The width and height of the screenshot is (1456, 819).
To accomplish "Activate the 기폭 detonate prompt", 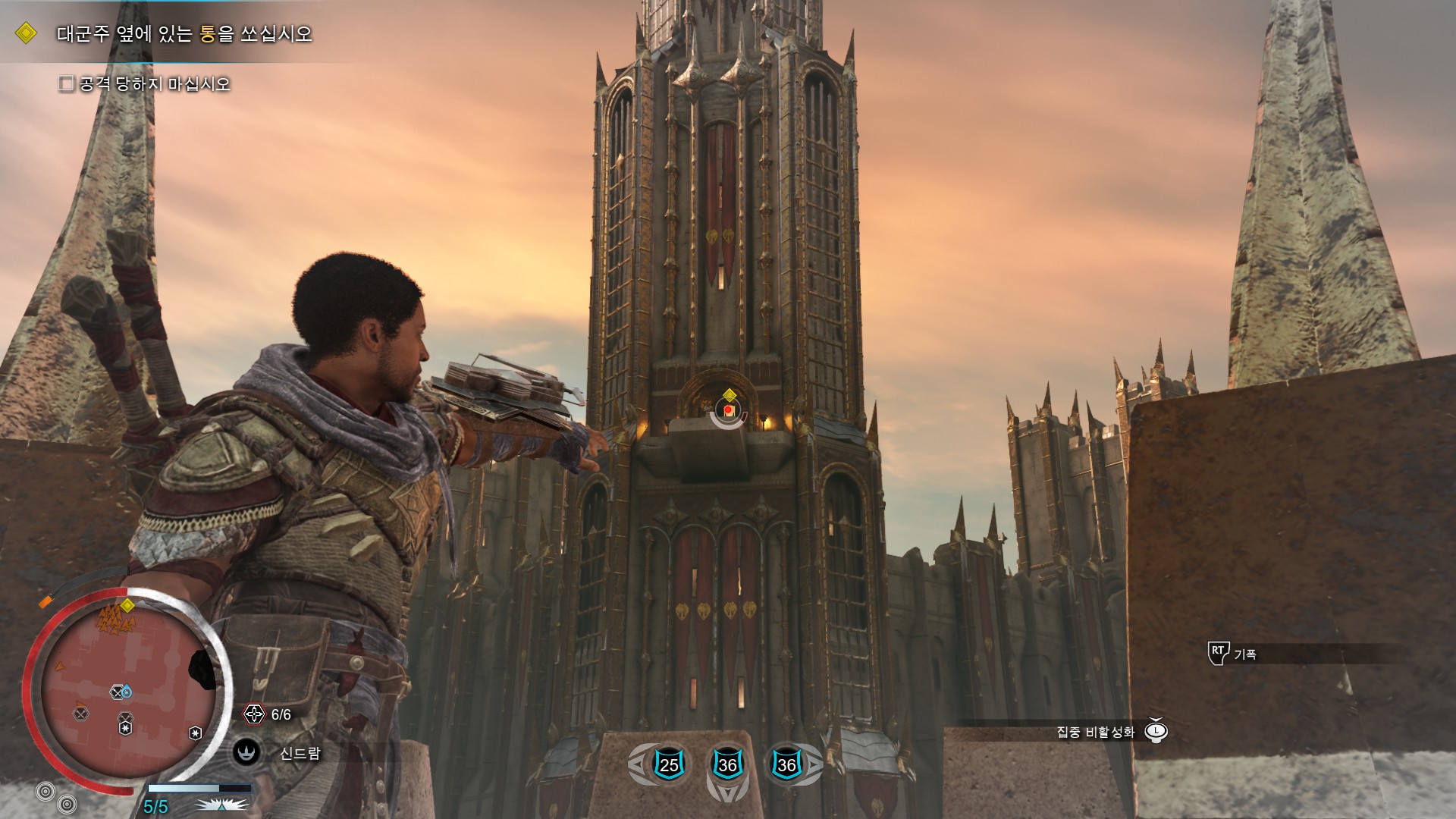I will [x=1218, y=653].
